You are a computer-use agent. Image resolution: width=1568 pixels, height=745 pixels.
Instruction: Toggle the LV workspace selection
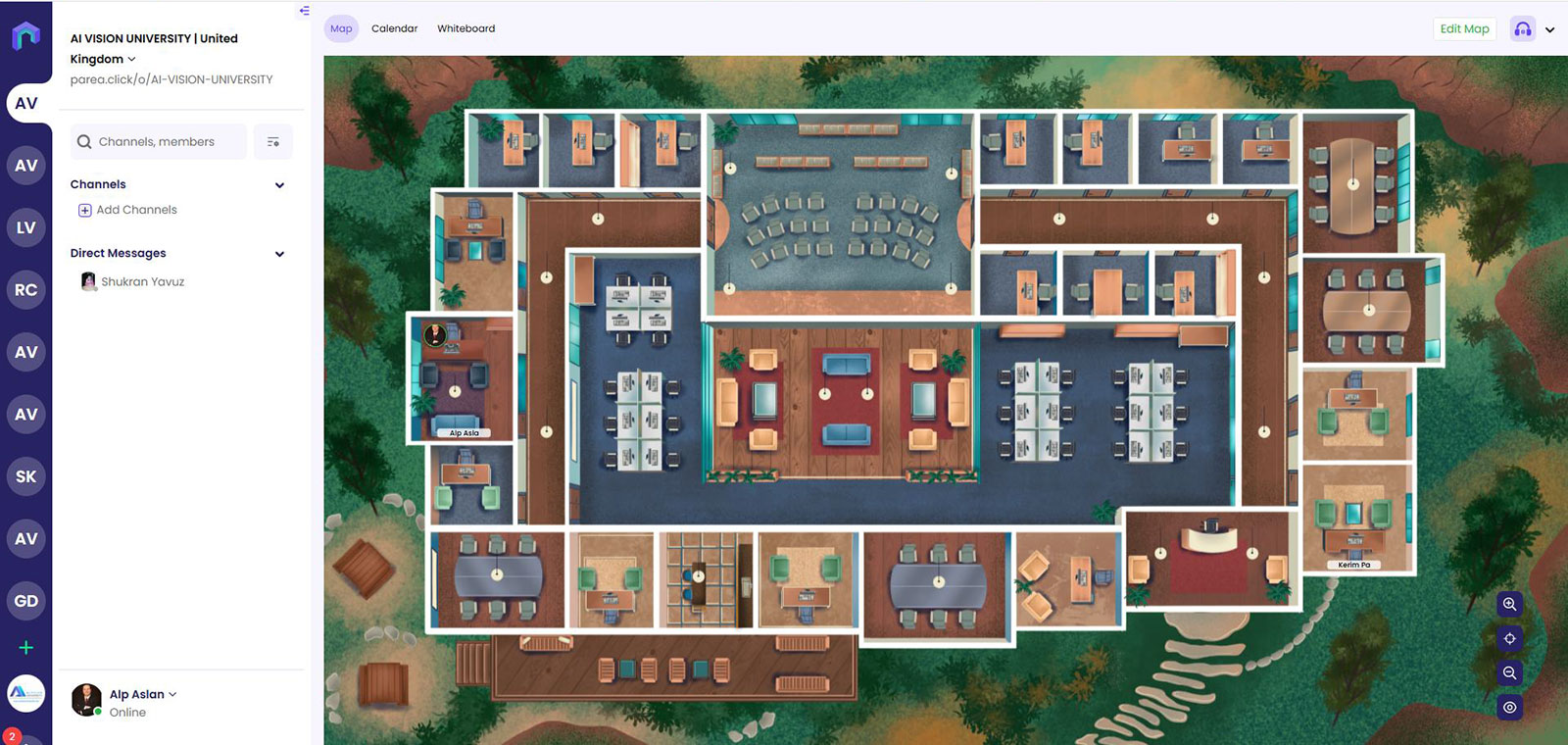click(26, 227)
